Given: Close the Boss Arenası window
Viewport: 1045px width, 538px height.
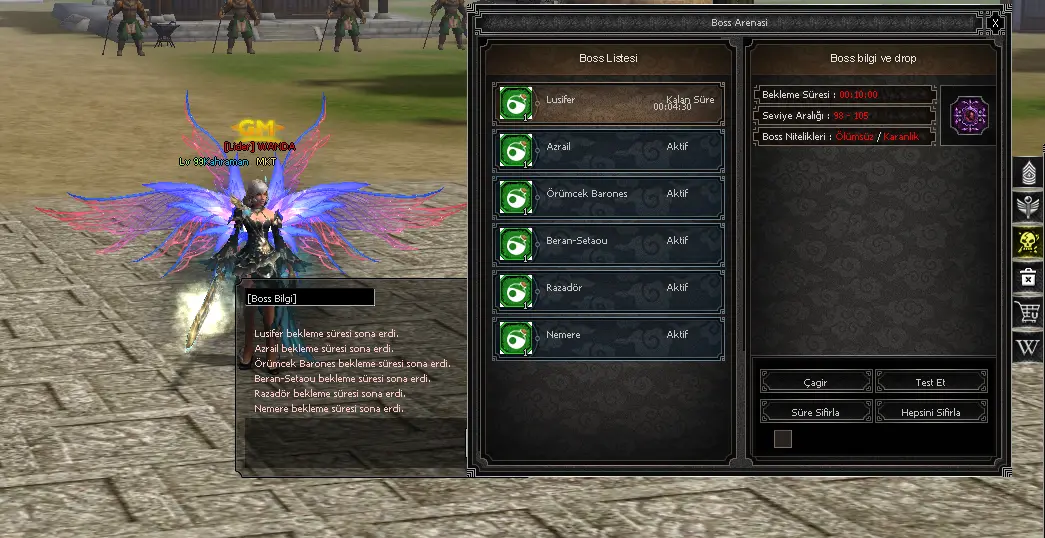Looking at the screenshot, I should click(x=994, y=22).
